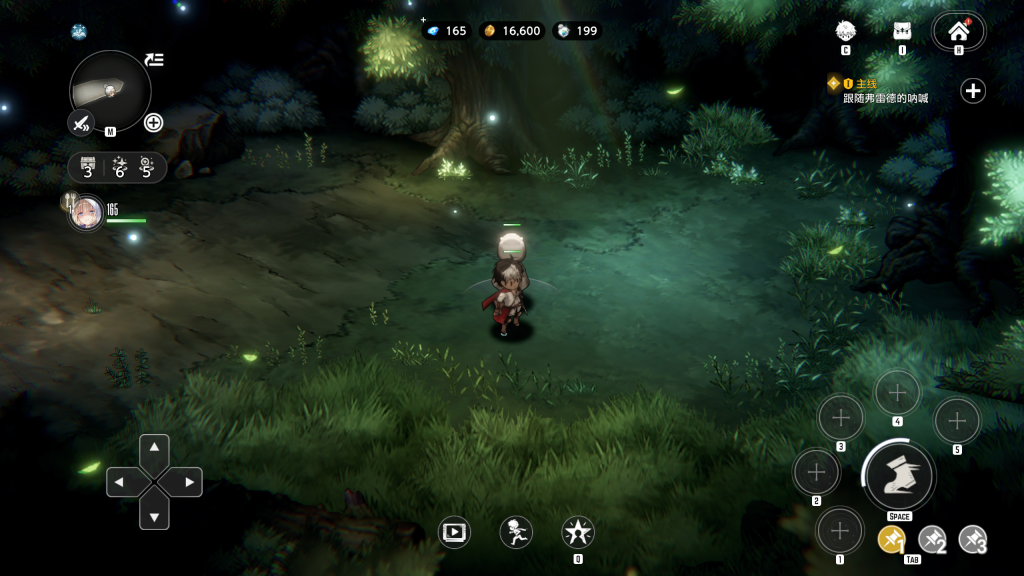Screen dimensions: 1024x576
Task: Activate the winged boot dash skill
Action: click(898, 475)
